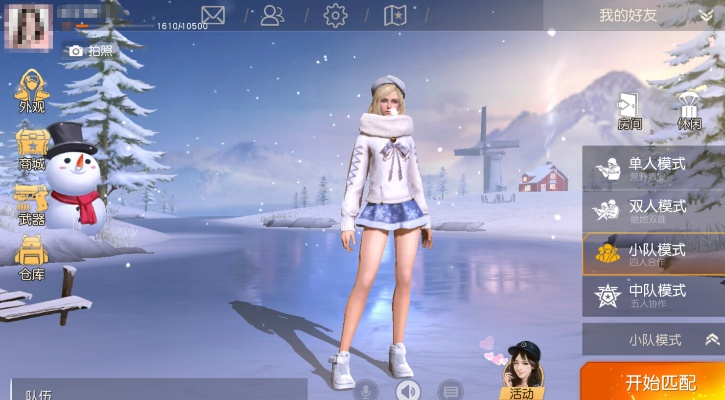The width and height of the screenshot is (725, 400).
Task: Open the map flag icon
Action: [x=396, y=15]
